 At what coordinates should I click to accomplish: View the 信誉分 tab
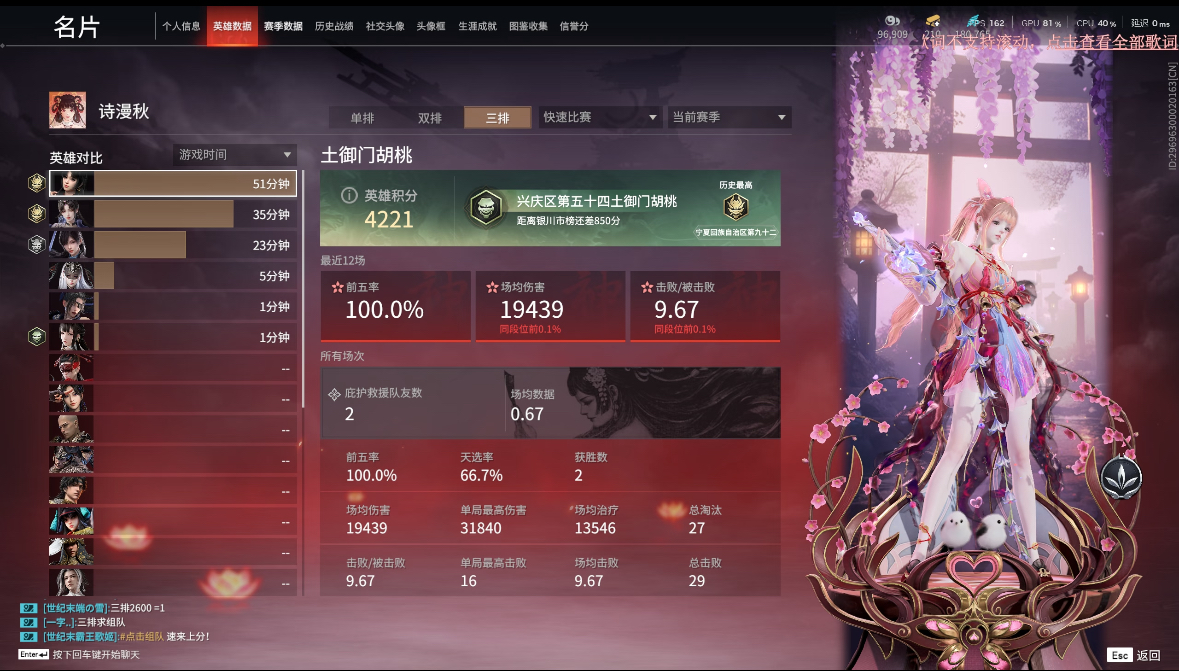tap(574, 26)
